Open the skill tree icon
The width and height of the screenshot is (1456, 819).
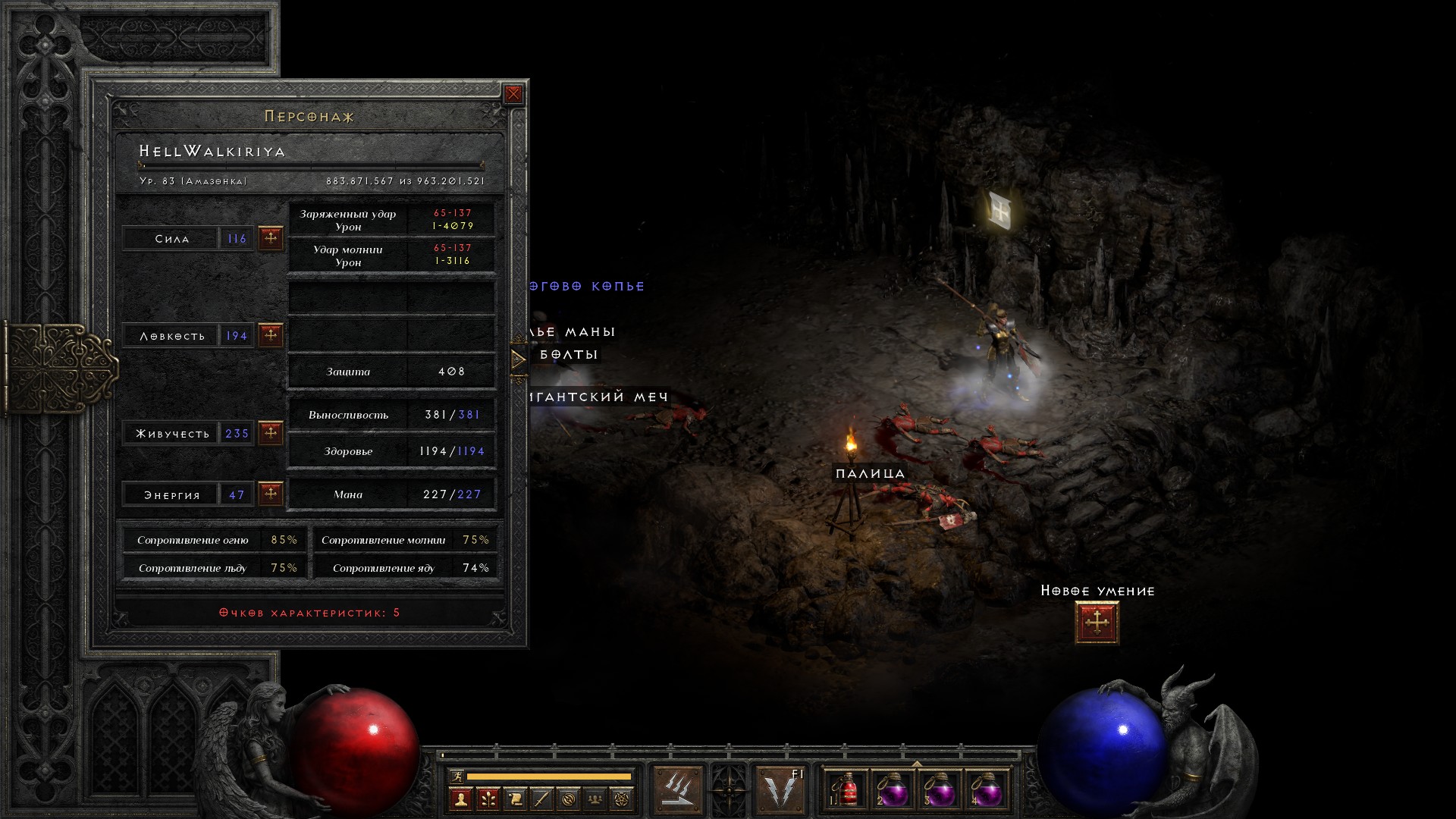pos(488,799)
